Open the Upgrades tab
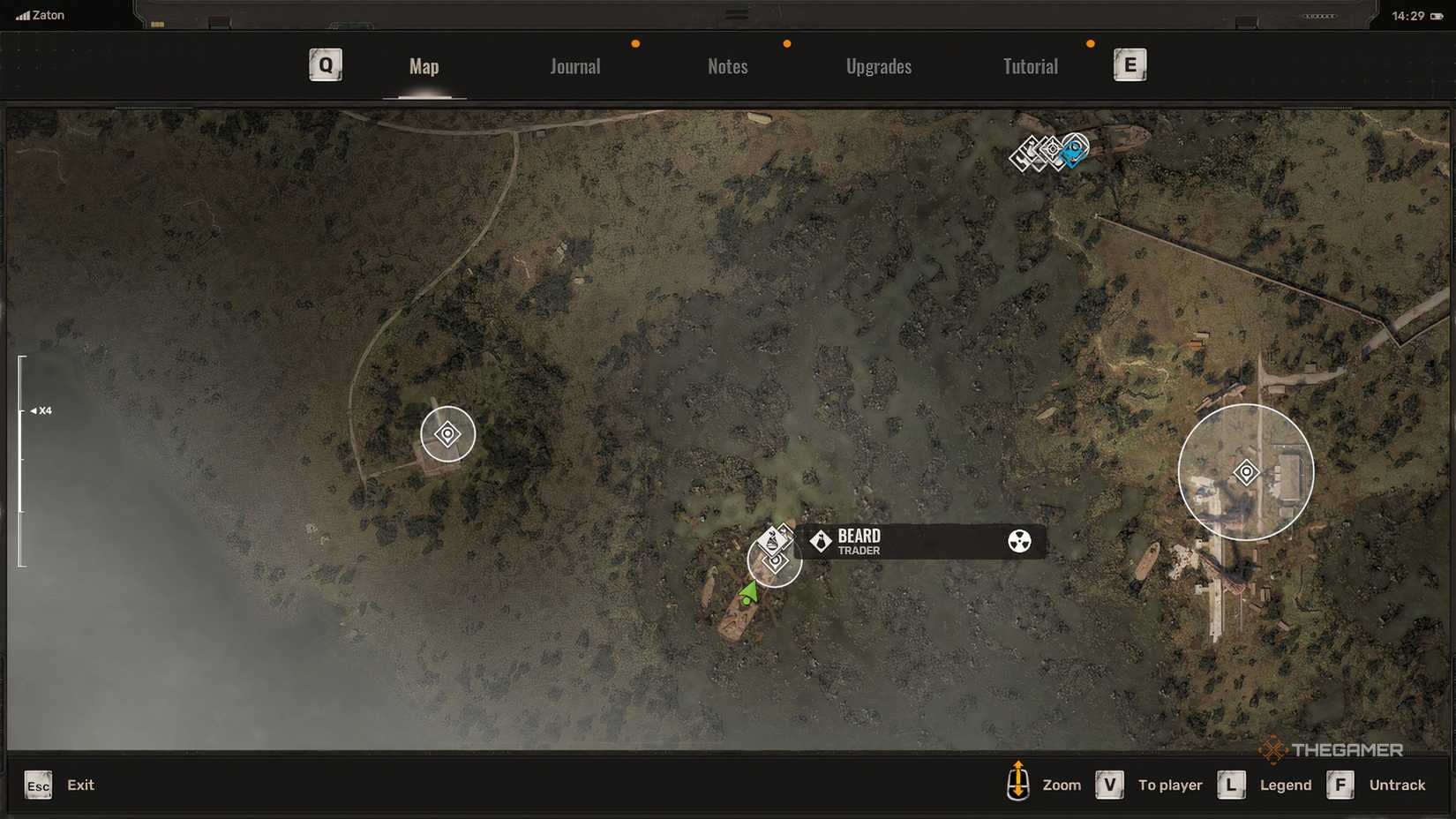 [x=879, y=66]
